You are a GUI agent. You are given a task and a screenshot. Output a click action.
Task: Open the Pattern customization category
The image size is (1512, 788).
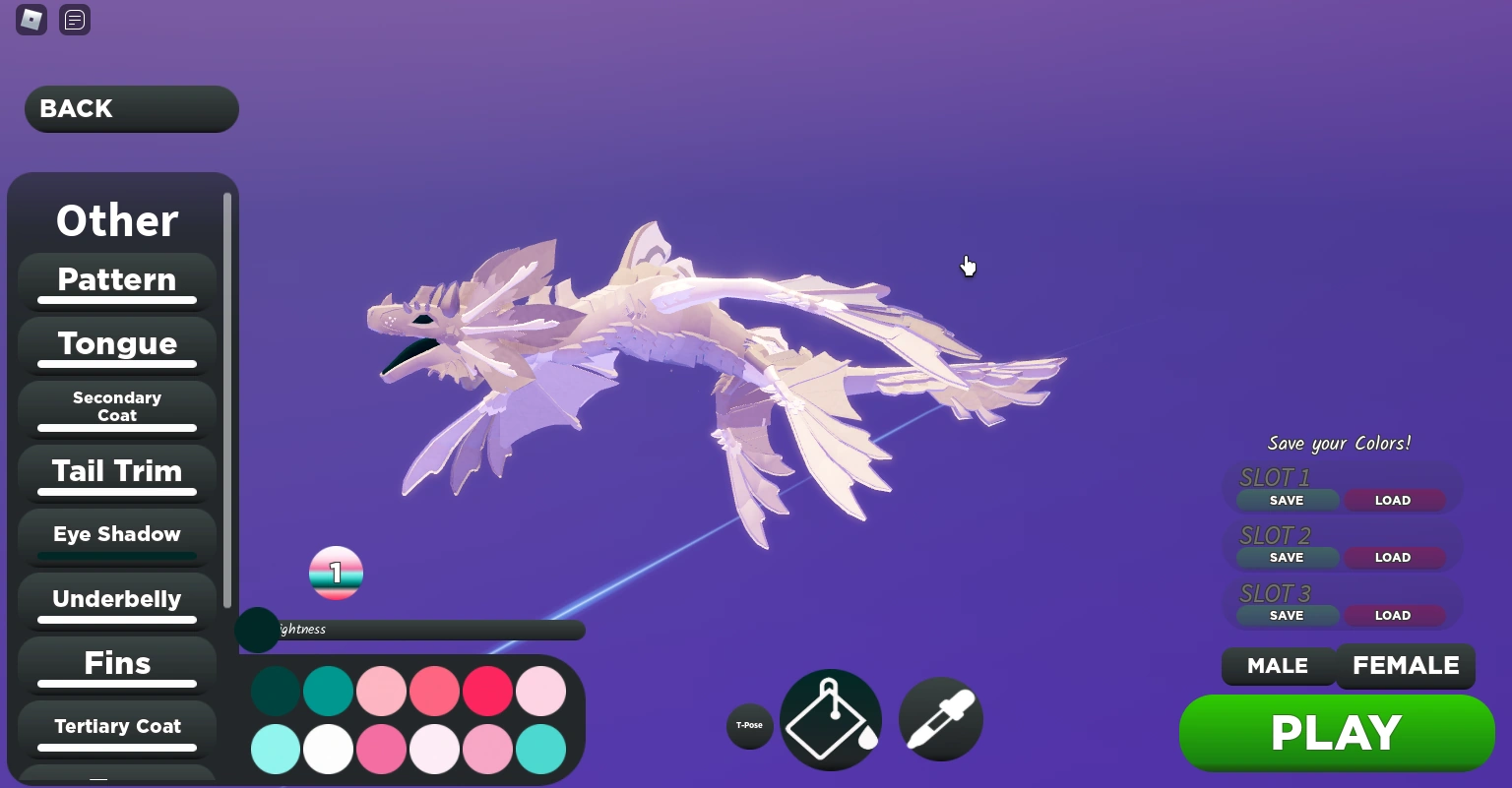coord(116,280)
